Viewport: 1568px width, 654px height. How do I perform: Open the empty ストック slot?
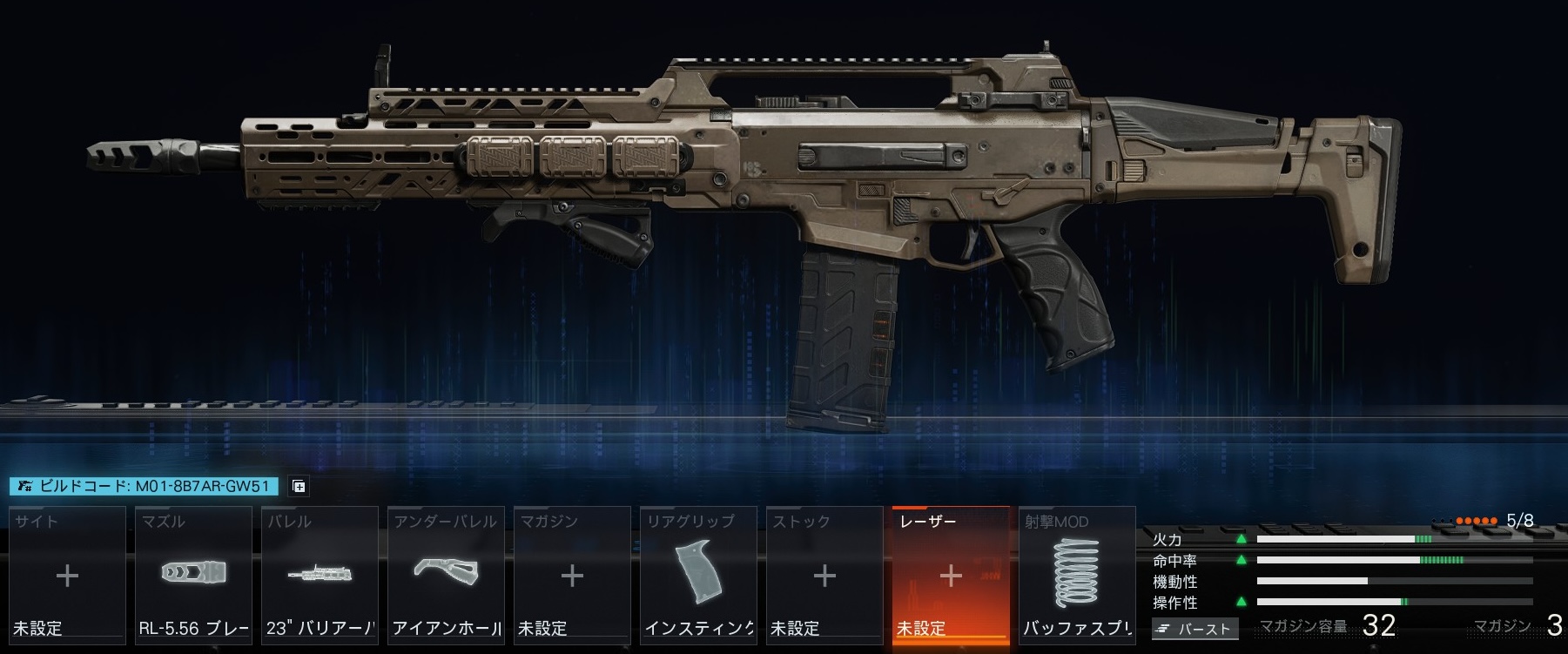coord(824,575)
